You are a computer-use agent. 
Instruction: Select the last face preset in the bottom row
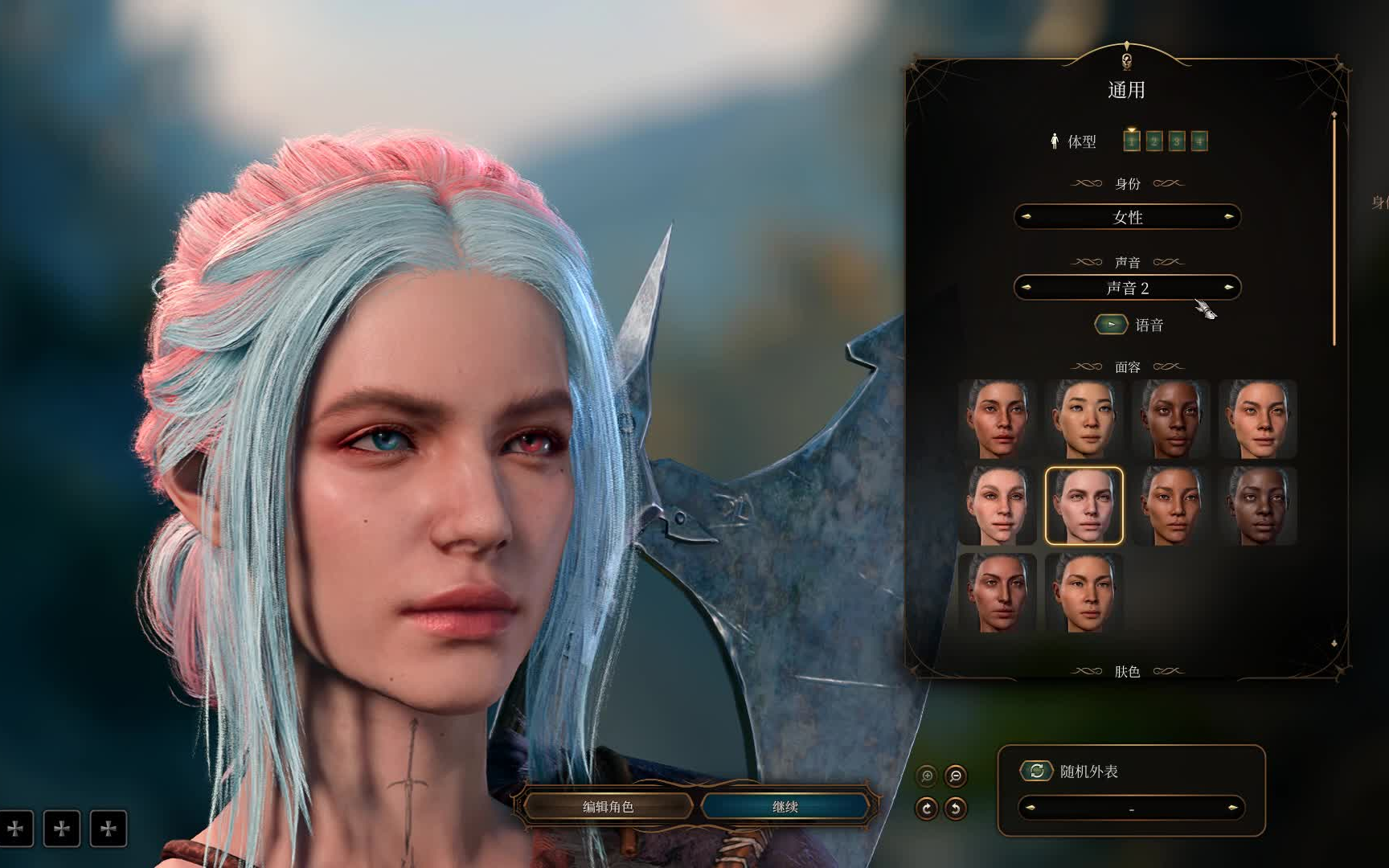coord(1084,592)
